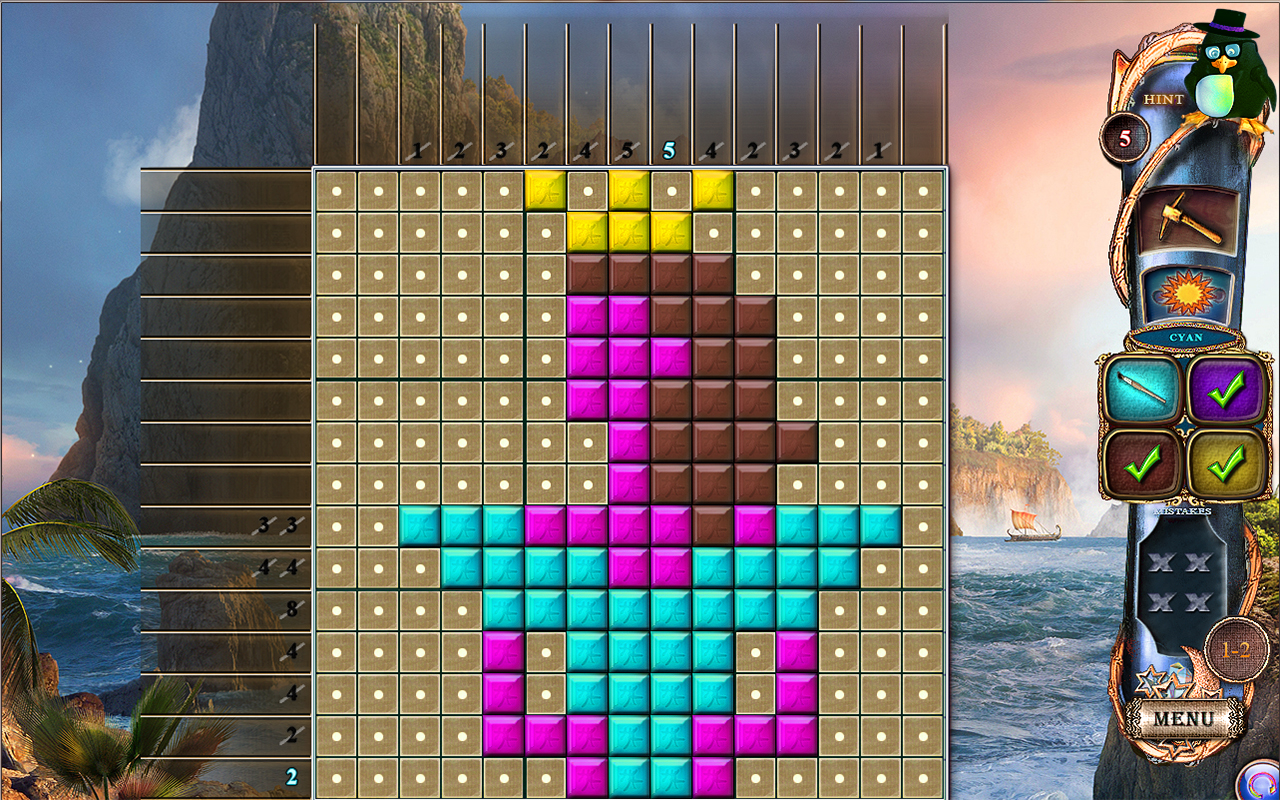This screenshot has height=800, width=1280.
Task: Click a magenta tile in the puzzle grid
Action: click(x=586, y=314)
